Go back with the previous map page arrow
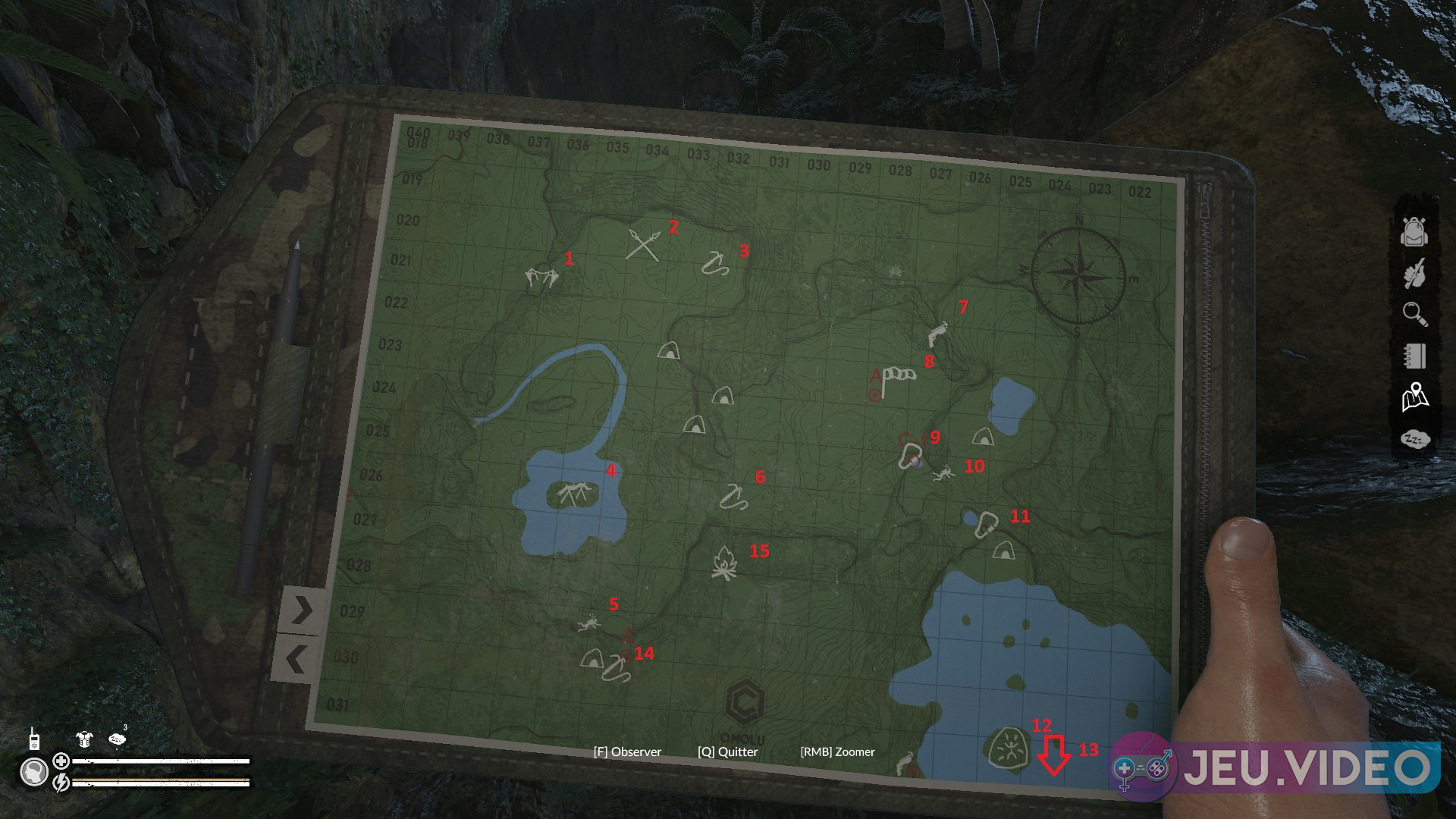Viewport: 1456px width, 819px height. click(296, 660)
